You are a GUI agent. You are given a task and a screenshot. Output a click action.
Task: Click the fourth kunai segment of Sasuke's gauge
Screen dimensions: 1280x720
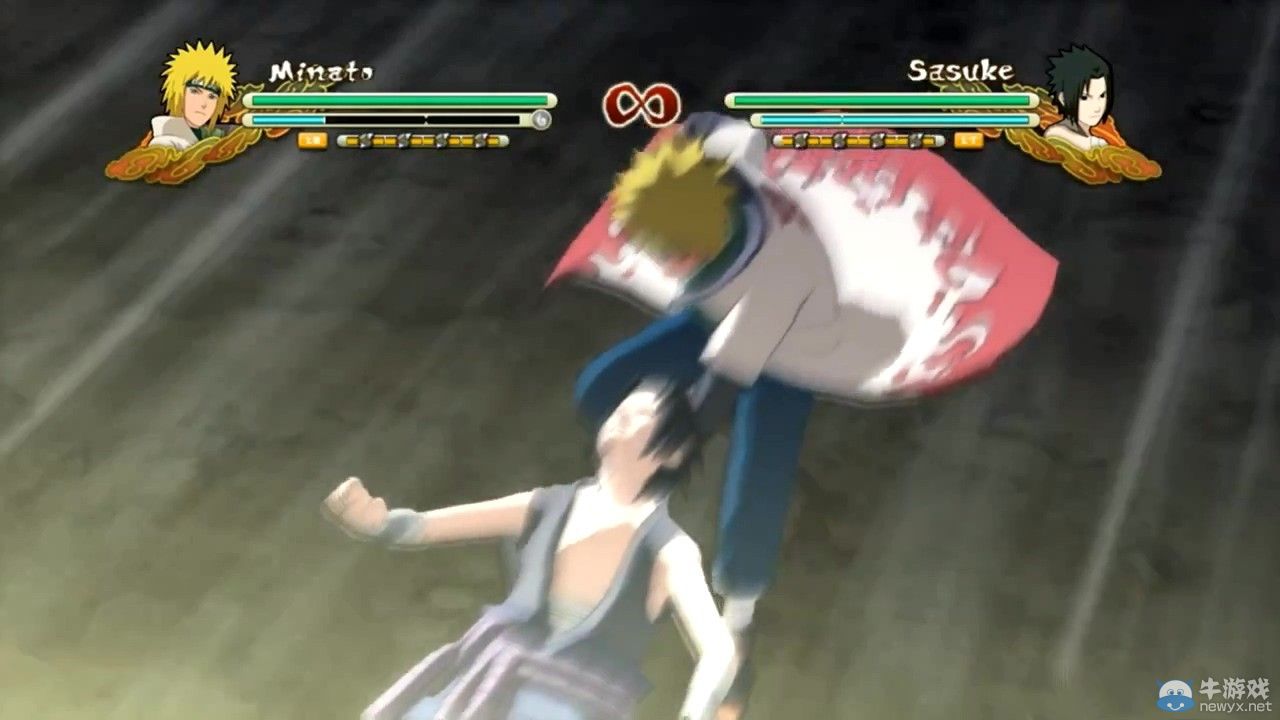pyautogui.click(x=915, y=141)
